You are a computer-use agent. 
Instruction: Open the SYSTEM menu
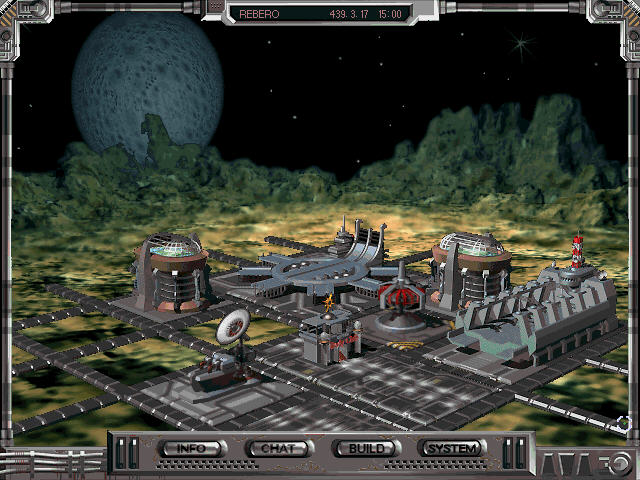tap(452, 448)
